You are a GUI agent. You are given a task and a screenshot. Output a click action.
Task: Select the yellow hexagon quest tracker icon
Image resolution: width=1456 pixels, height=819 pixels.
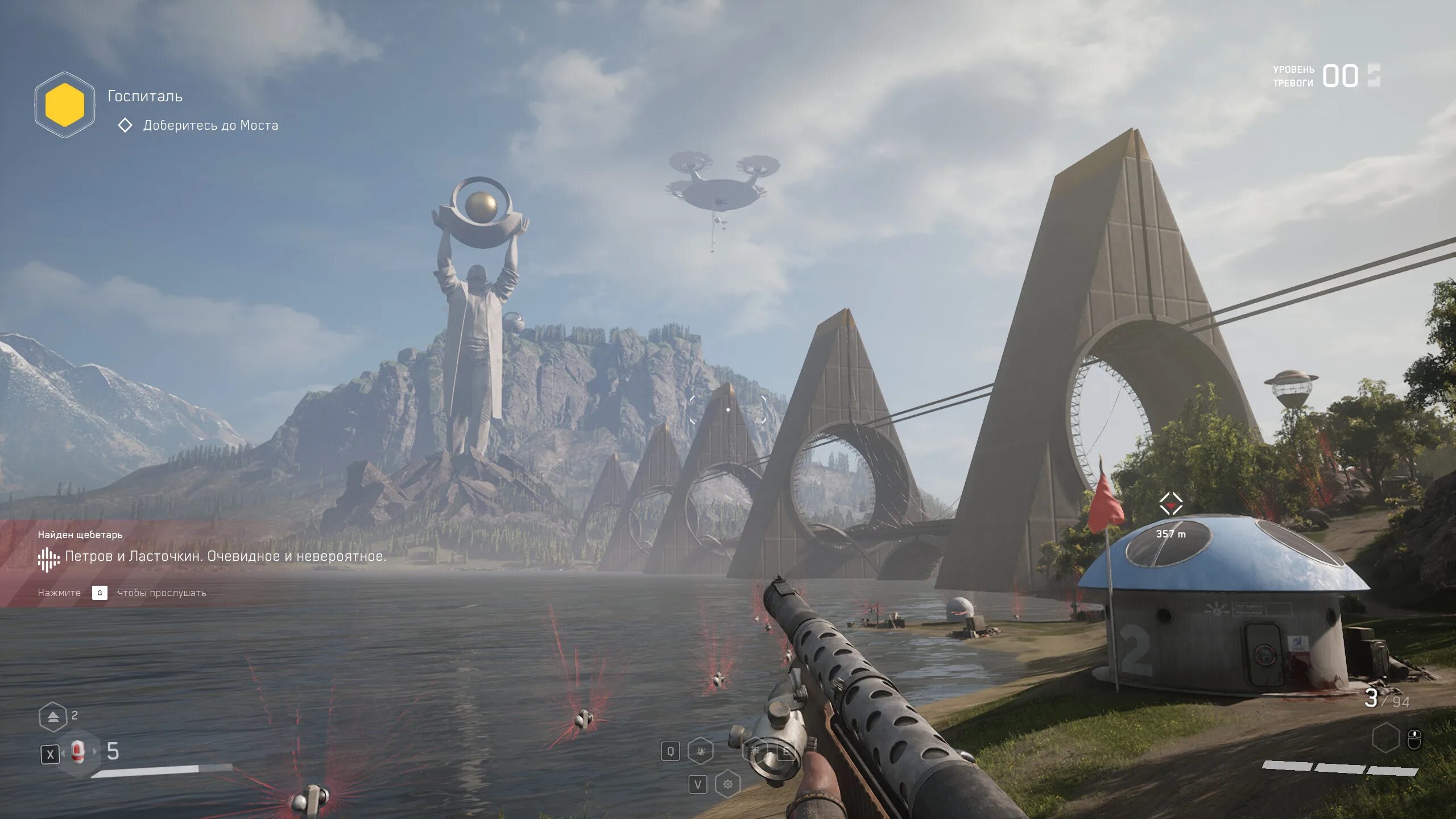click(65, 105)
